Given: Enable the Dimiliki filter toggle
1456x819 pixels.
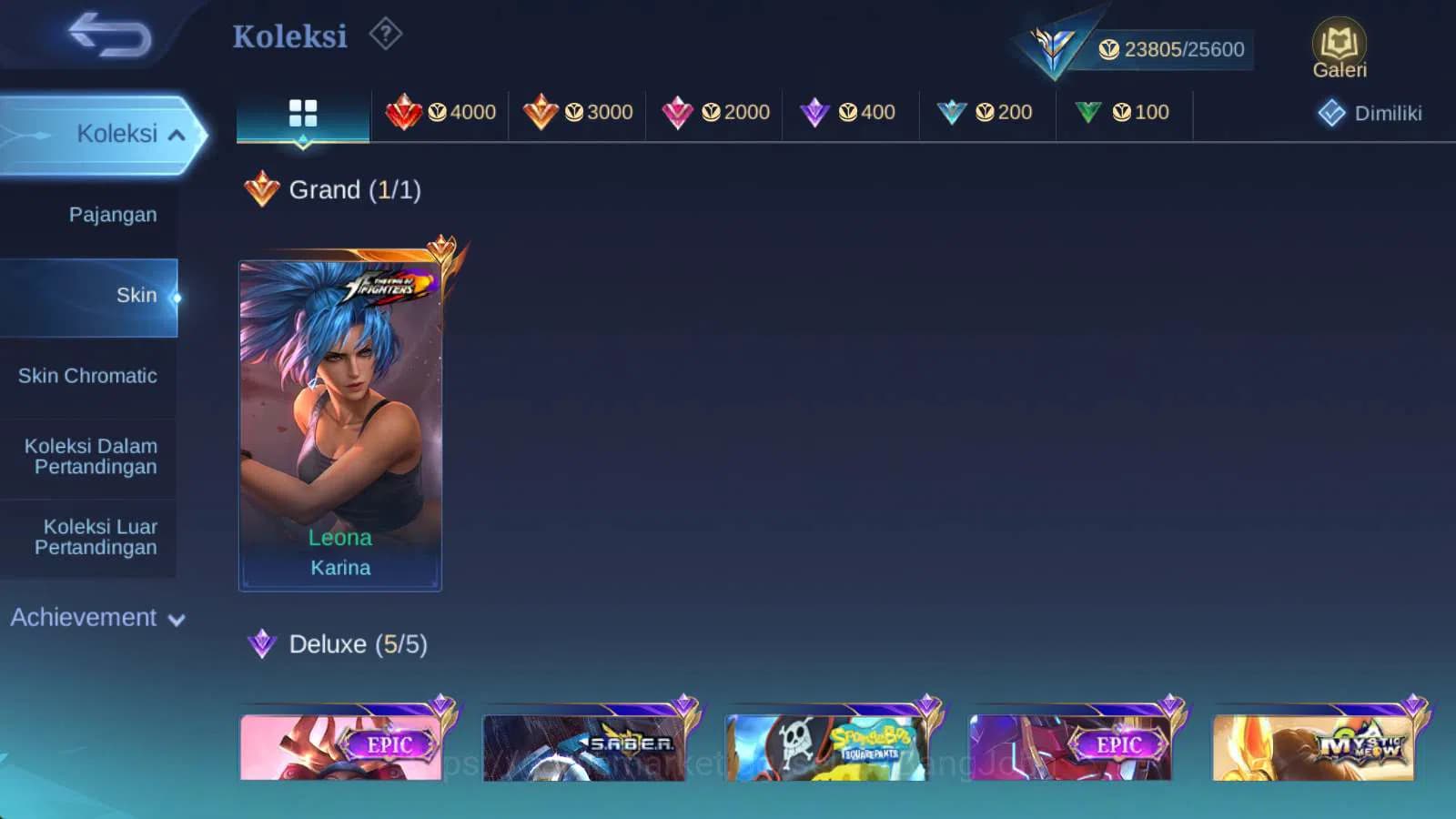Looking at the screenshot, I should [x=1371, y=113].
